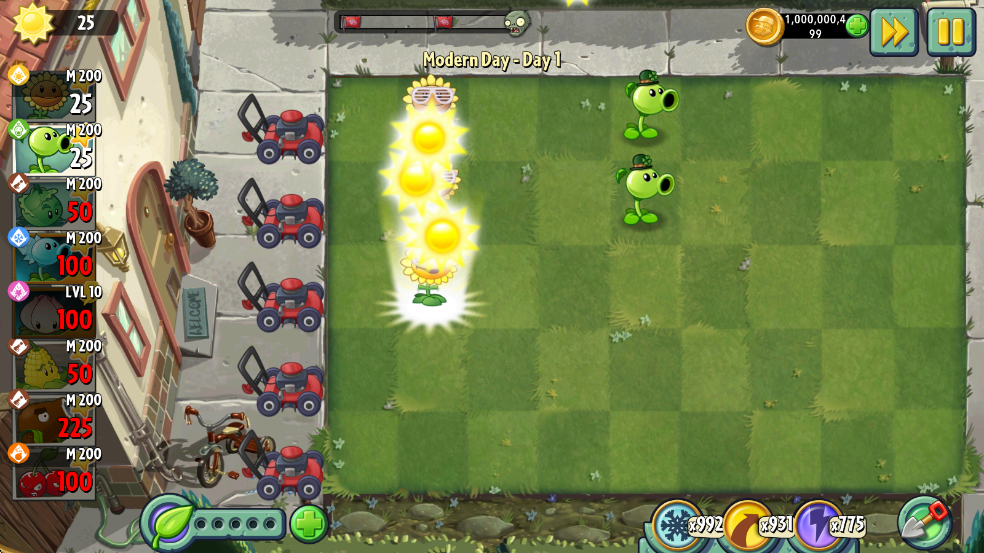Pick the seed packet costing 225 sun
Image resolution: width=984 pixels, height=553 pixels.
(55, 419)
